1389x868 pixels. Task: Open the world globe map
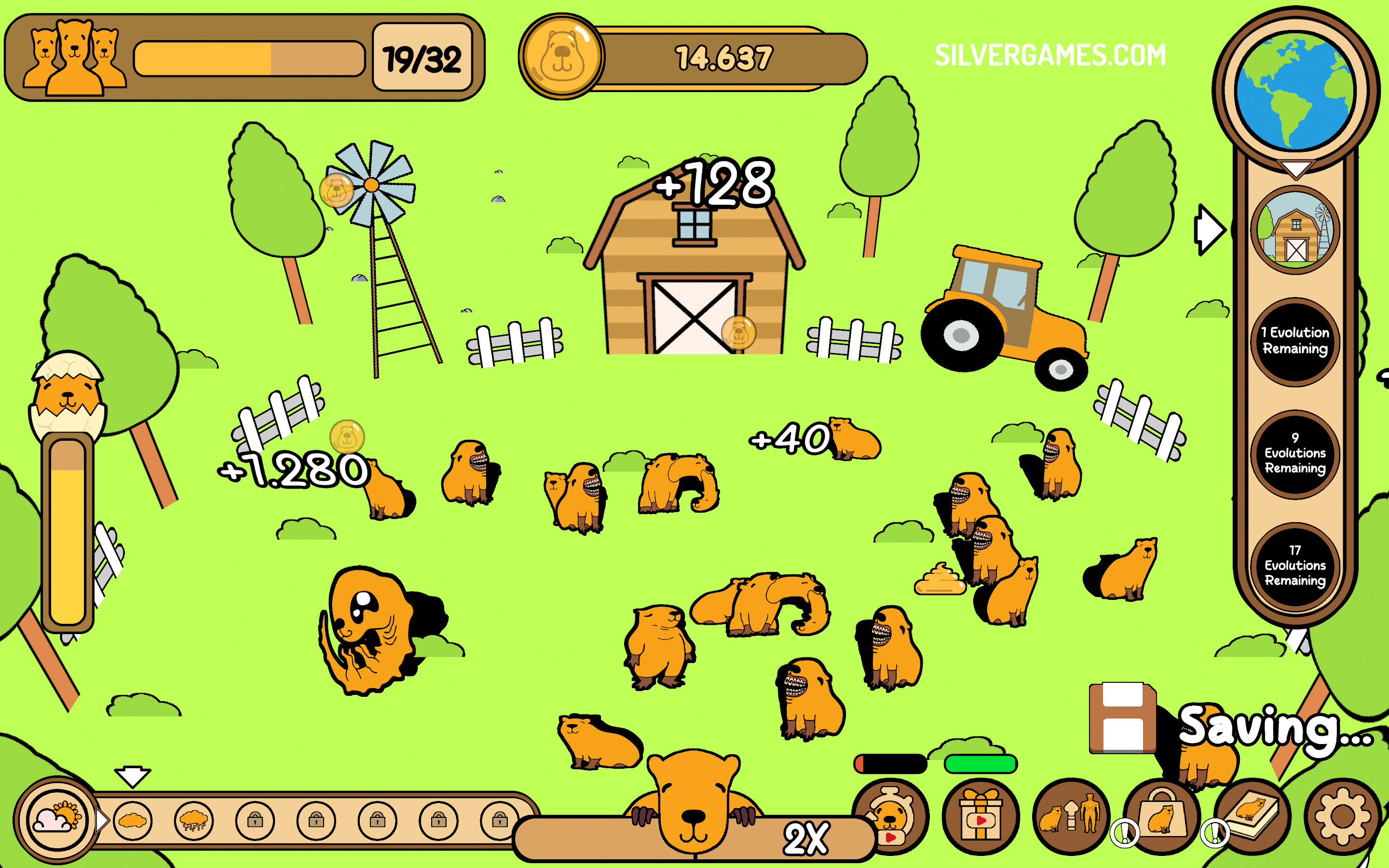(1295, 91)
